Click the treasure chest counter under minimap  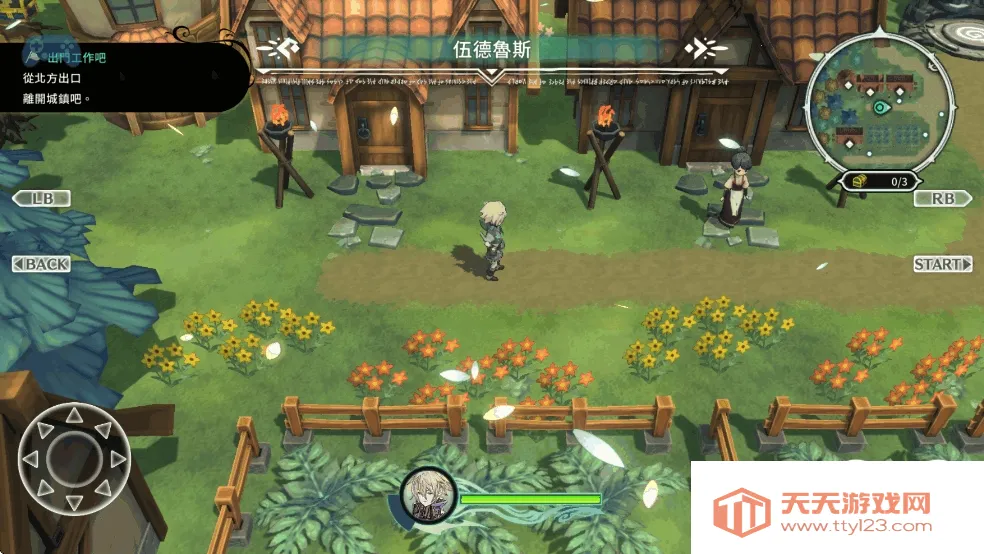click(x=879, y=182)
